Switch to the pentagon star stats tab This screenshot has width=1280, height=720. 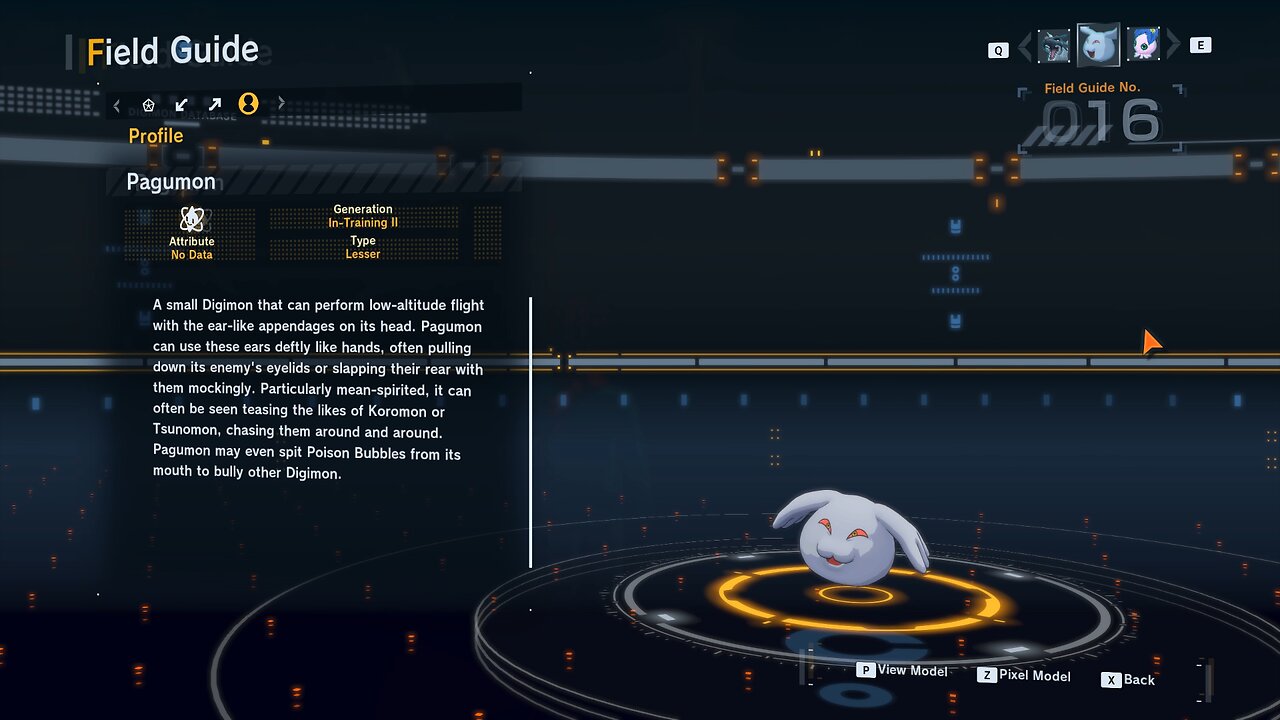[x=149, y=104]
